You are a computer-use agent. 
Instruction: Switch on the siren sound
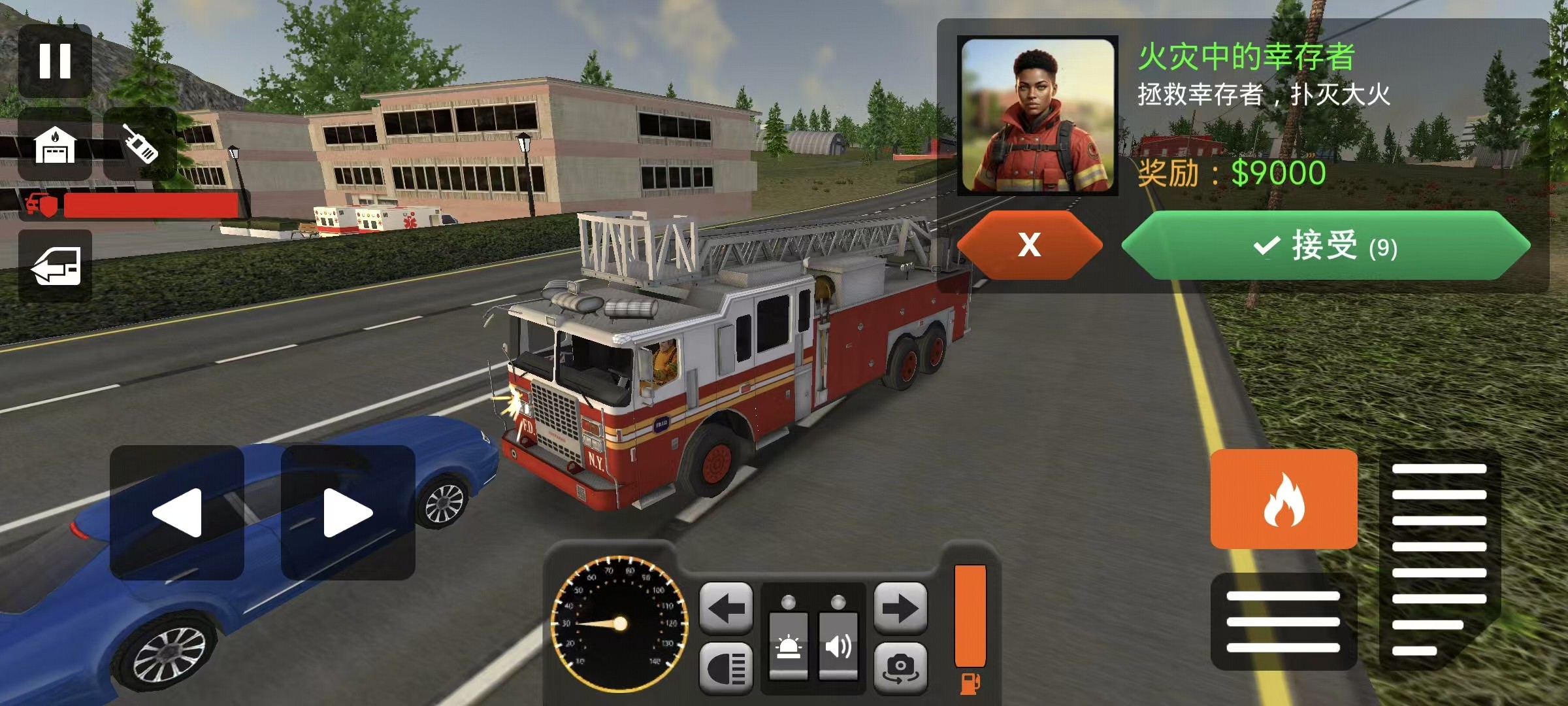pos(838,645)
